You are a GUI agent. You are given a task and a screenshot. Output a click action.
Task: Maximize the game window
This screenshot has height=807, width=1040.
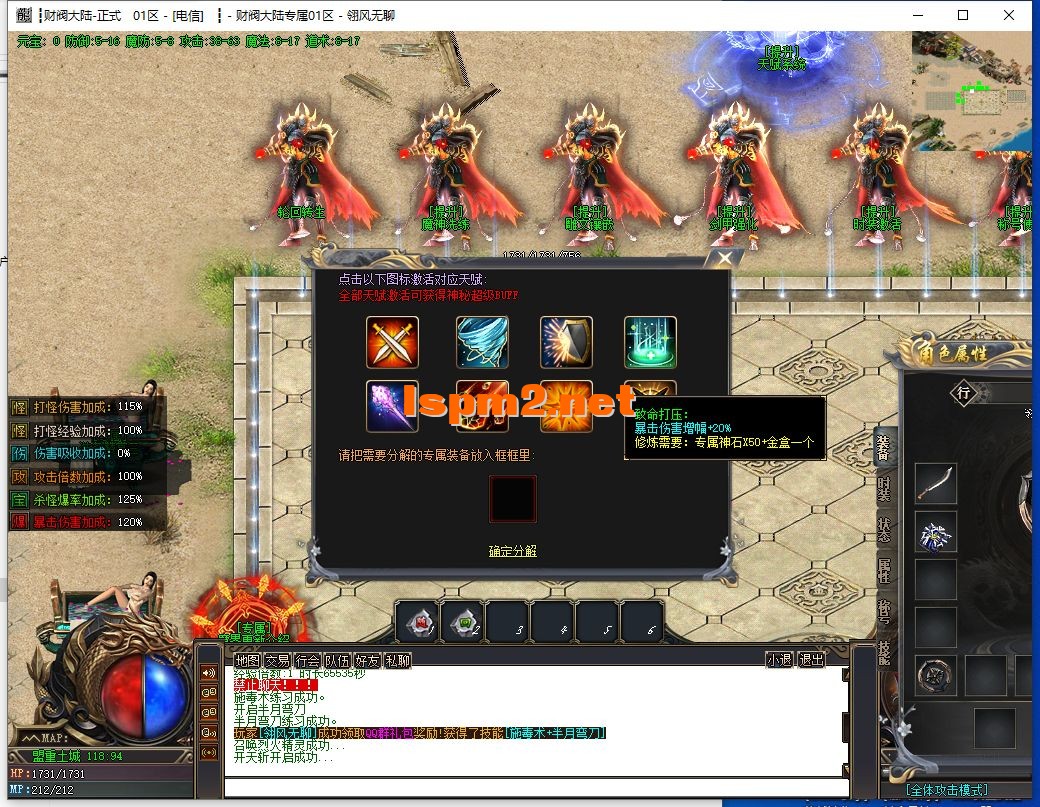coord(963,15)
